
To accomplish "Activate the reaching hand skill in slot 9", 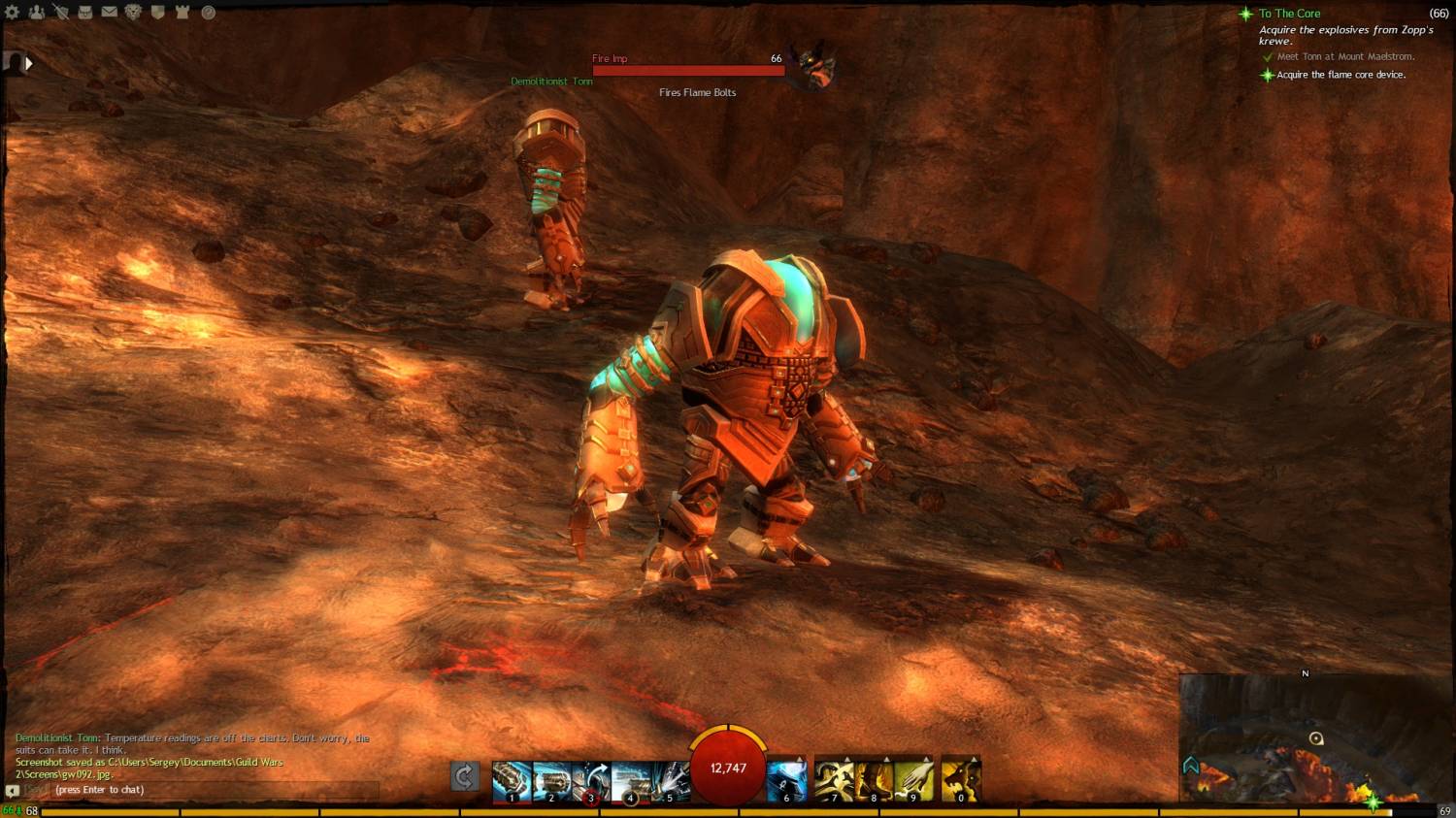I will coord(913,780).
